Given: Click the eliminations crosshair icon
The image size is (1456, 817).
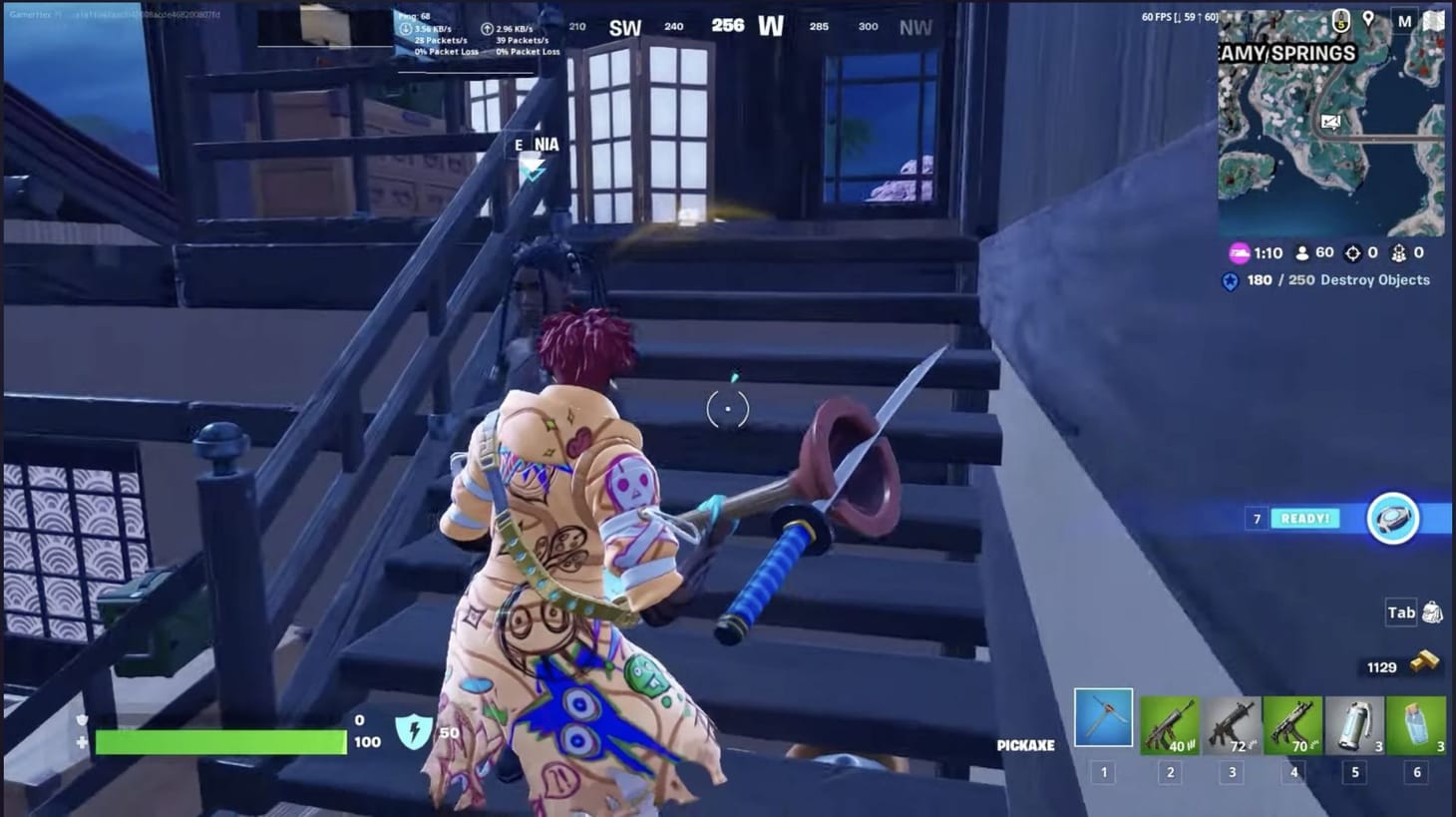Looking at the screenshot, I should (x=1353, y=252).
